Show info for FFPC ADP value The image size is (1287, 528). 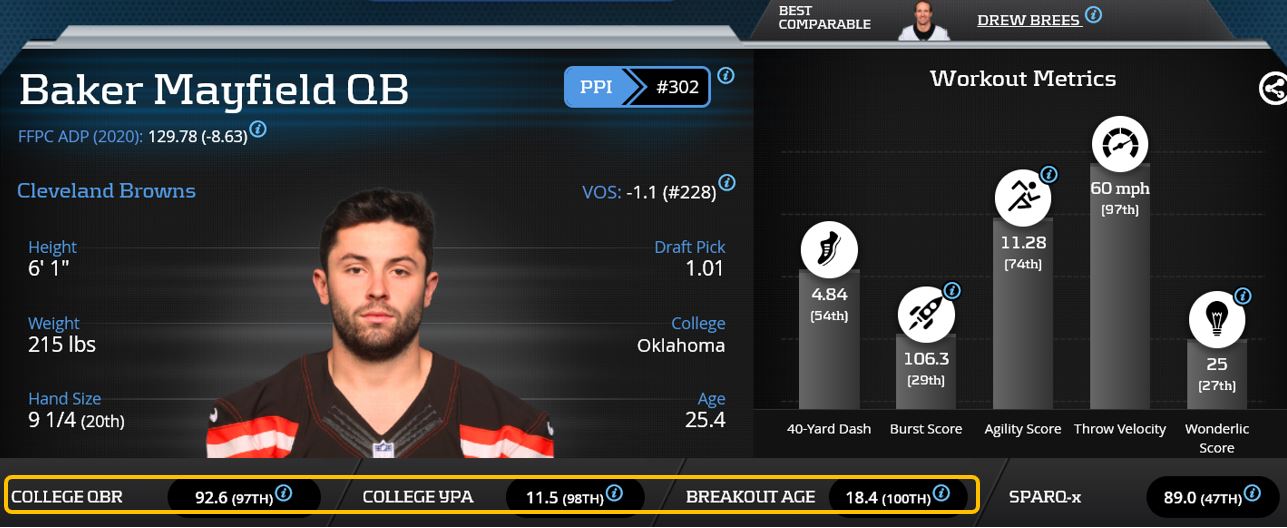[258, 129]
